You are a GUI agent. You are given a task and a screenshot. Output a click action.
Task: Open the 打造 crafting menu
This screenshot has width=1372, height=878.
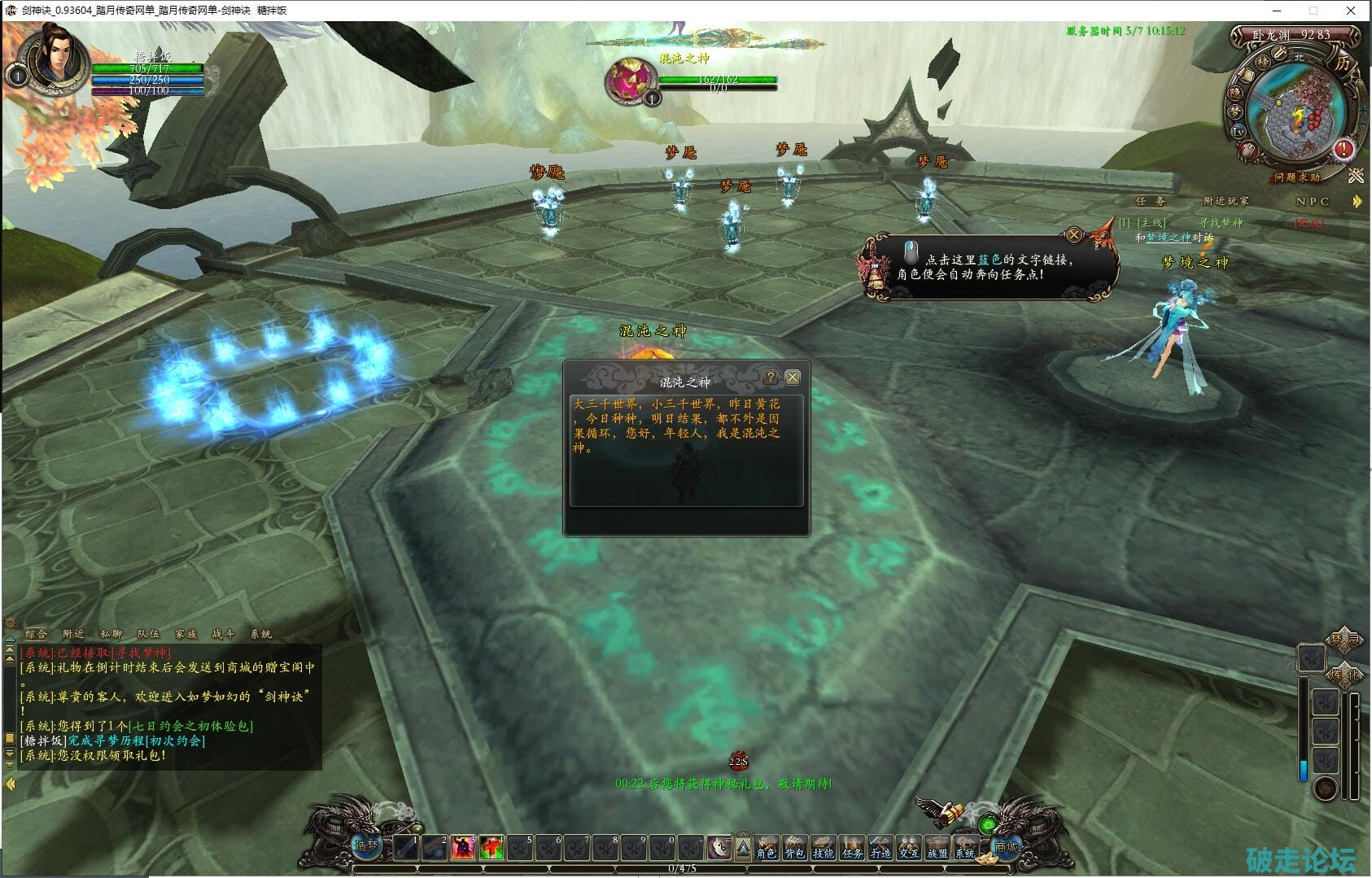(880, 848)
